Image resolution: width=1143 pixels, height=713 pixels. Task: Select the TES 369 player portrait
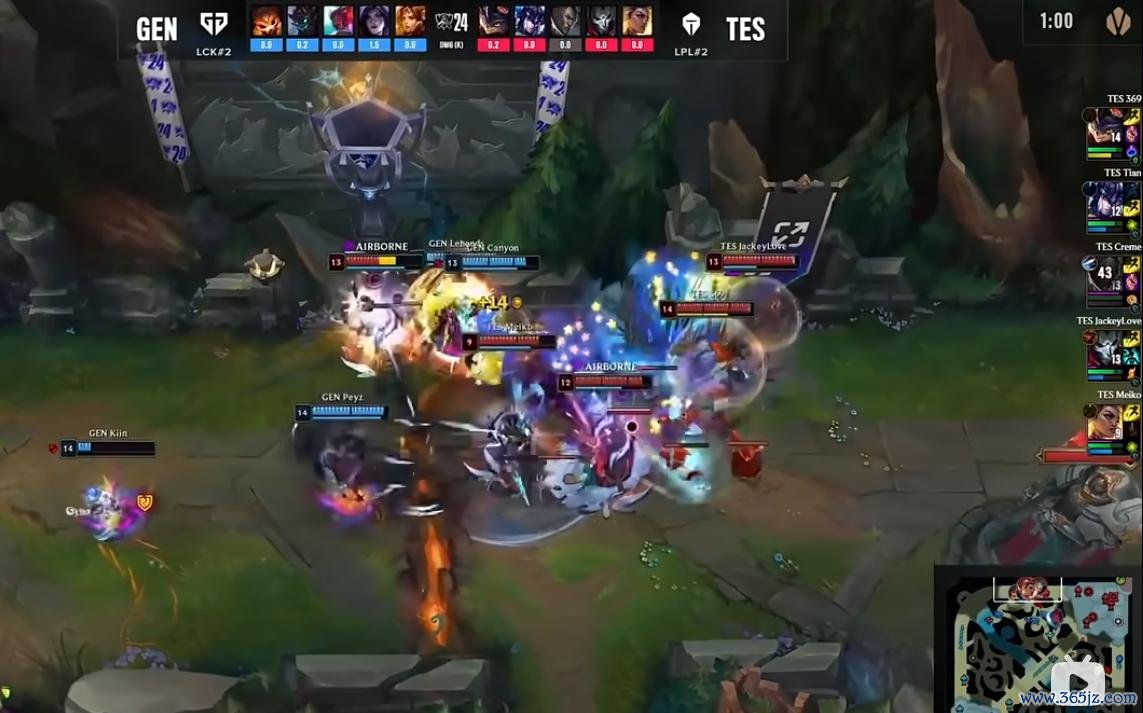(1105, 133)
